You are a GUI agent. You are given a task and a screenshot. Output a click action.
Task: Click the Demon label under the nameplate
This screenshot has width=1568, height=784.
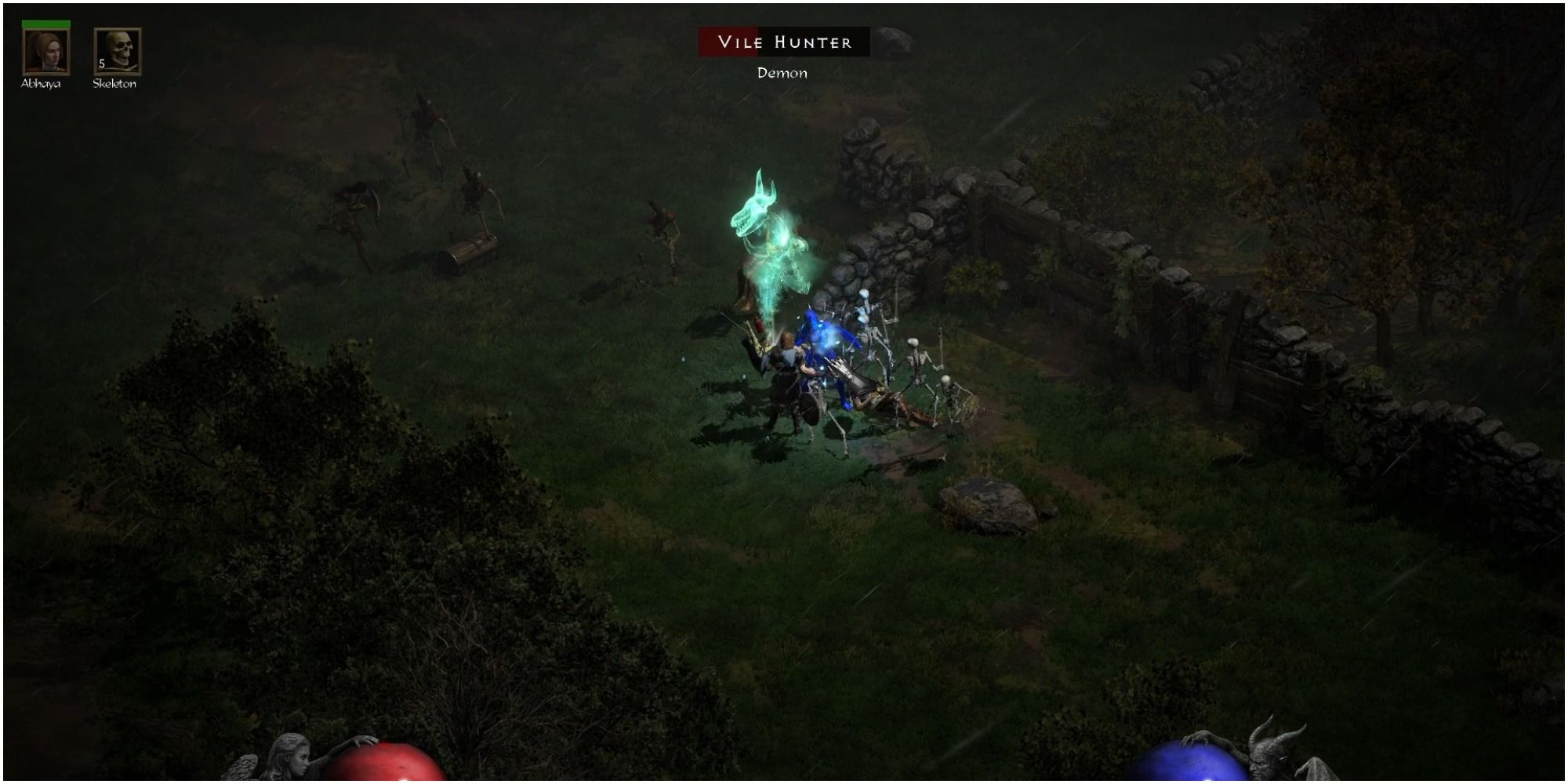pyautogui.click(x=781, y=73)
